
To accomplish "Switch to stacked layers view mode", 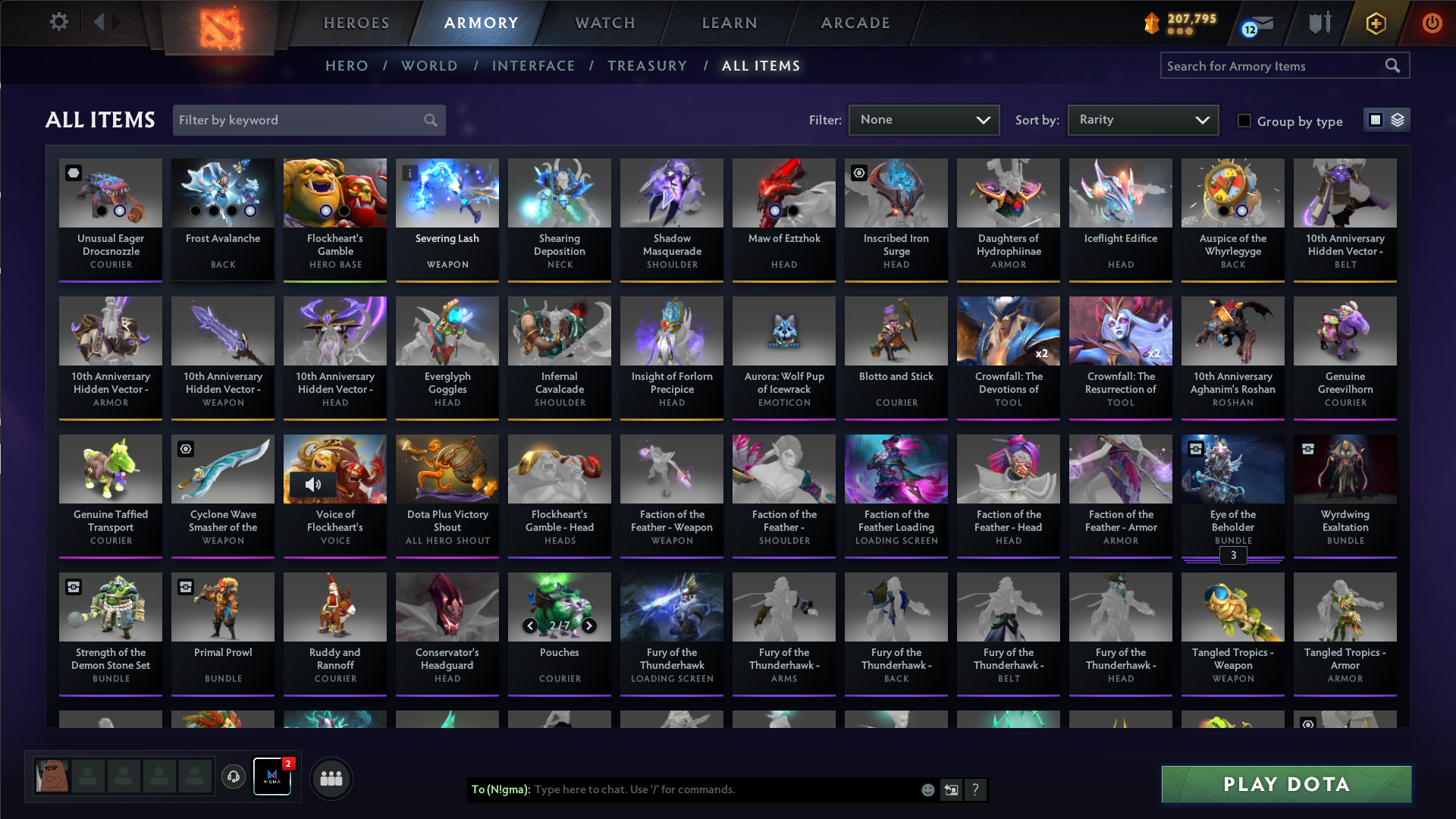I will tap(1398, 120).
